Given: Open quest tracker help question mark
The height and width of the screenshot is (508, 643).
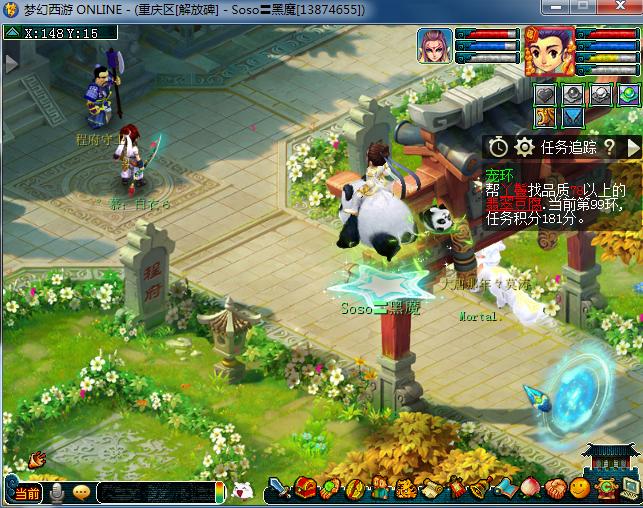Looking at the screenshot, I should (608, 147).
